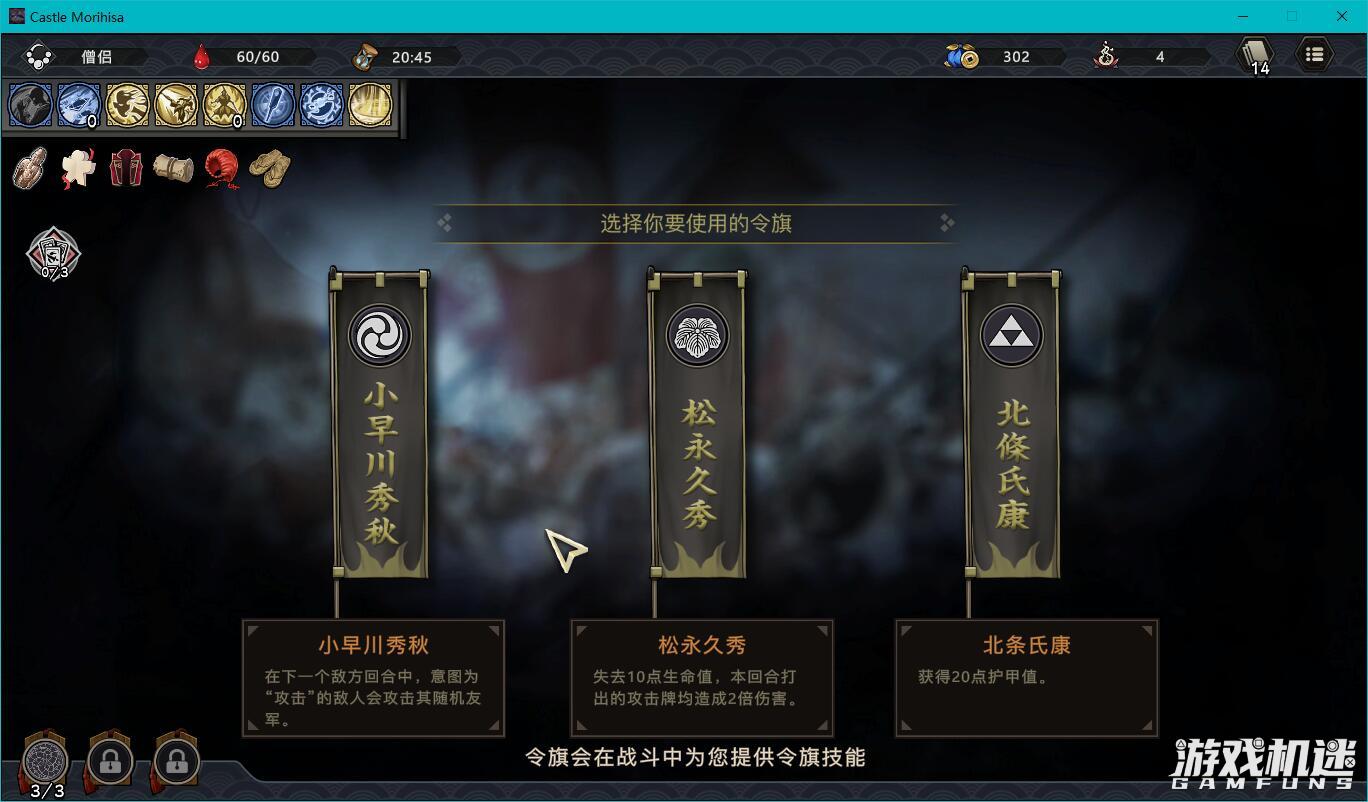Image resolution: width=1368 pixels, height=802 pixels.
Task: Click the monk character emblem top-left
Action: point(40,57)
